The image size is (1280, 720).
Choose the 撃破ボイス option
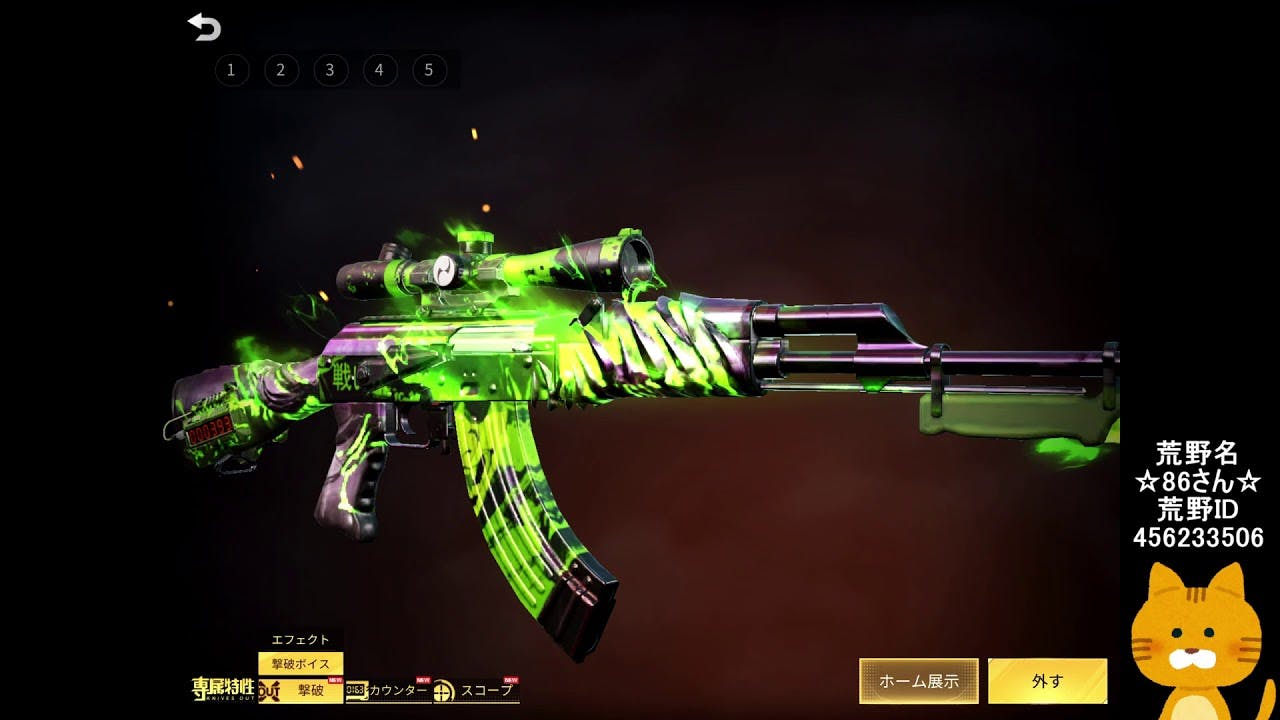tap(300, 664)
